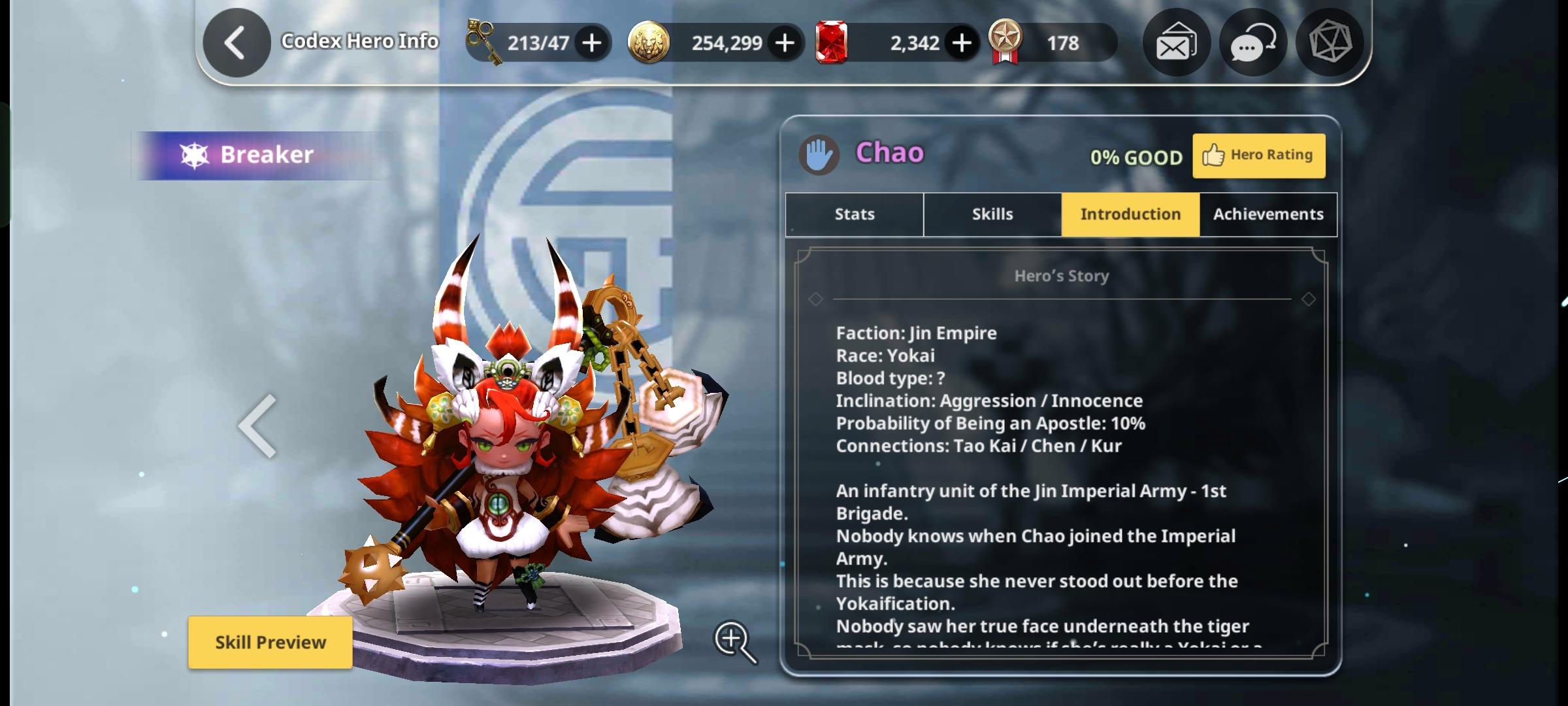Tap the Breaker class emblem
The image size is (1568, 706).
click(x=193, y=154)
